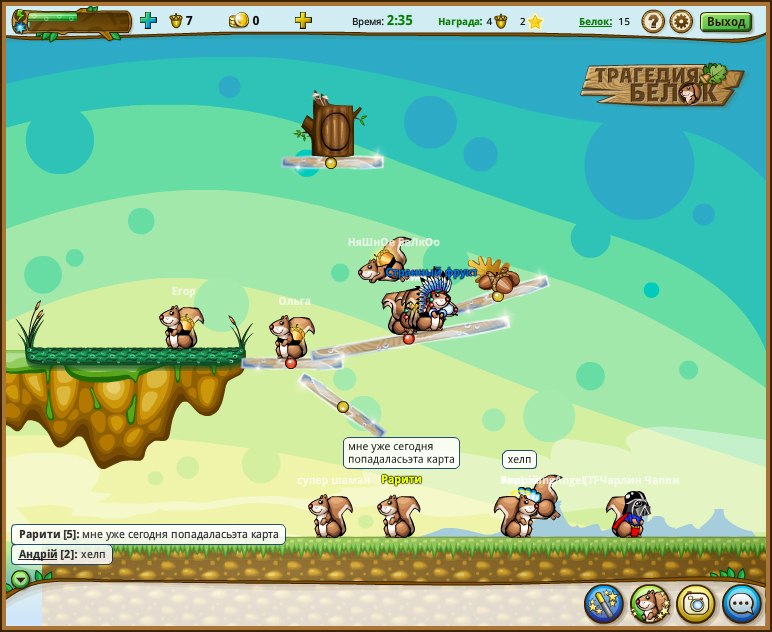This screenshot has height=632, width=772.
Task: Click the green Выход exit button
Action: point(726,22)
